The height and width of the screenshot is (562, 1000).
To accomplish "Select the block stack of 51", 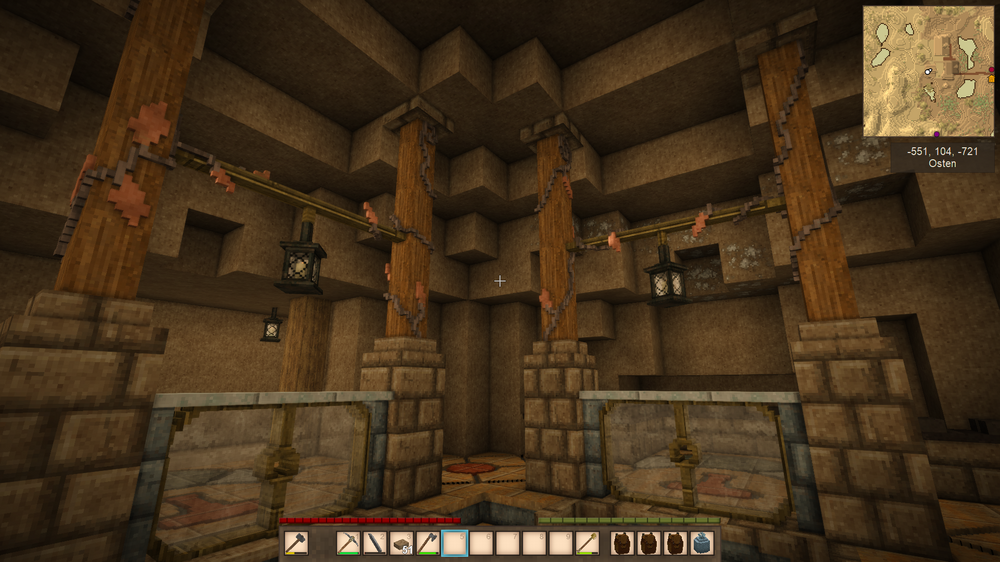I will pyautogui.click(x=401, y=543).
